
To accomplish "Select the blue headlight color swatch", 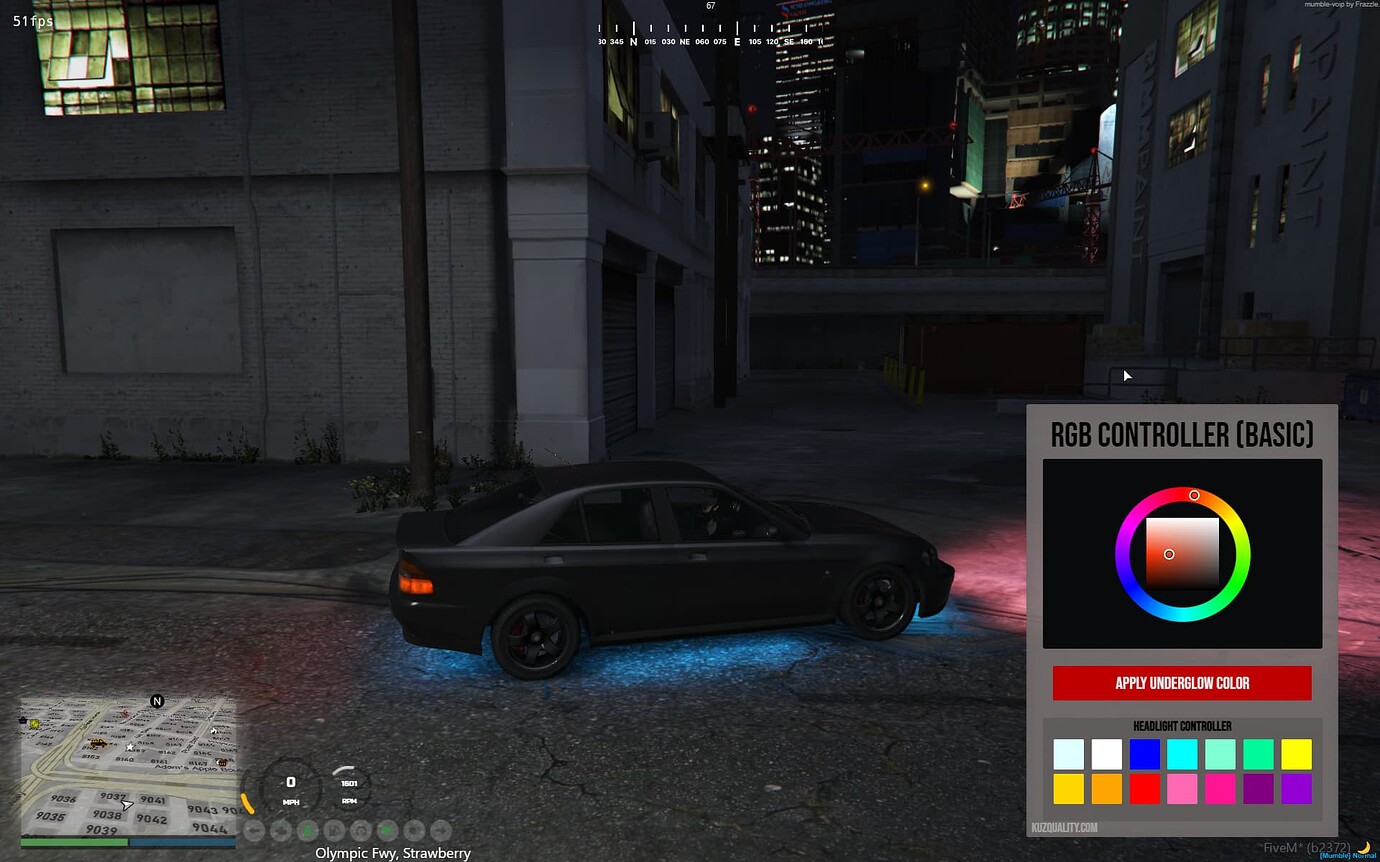I will pyautogui.click(x=1144, y=754).
